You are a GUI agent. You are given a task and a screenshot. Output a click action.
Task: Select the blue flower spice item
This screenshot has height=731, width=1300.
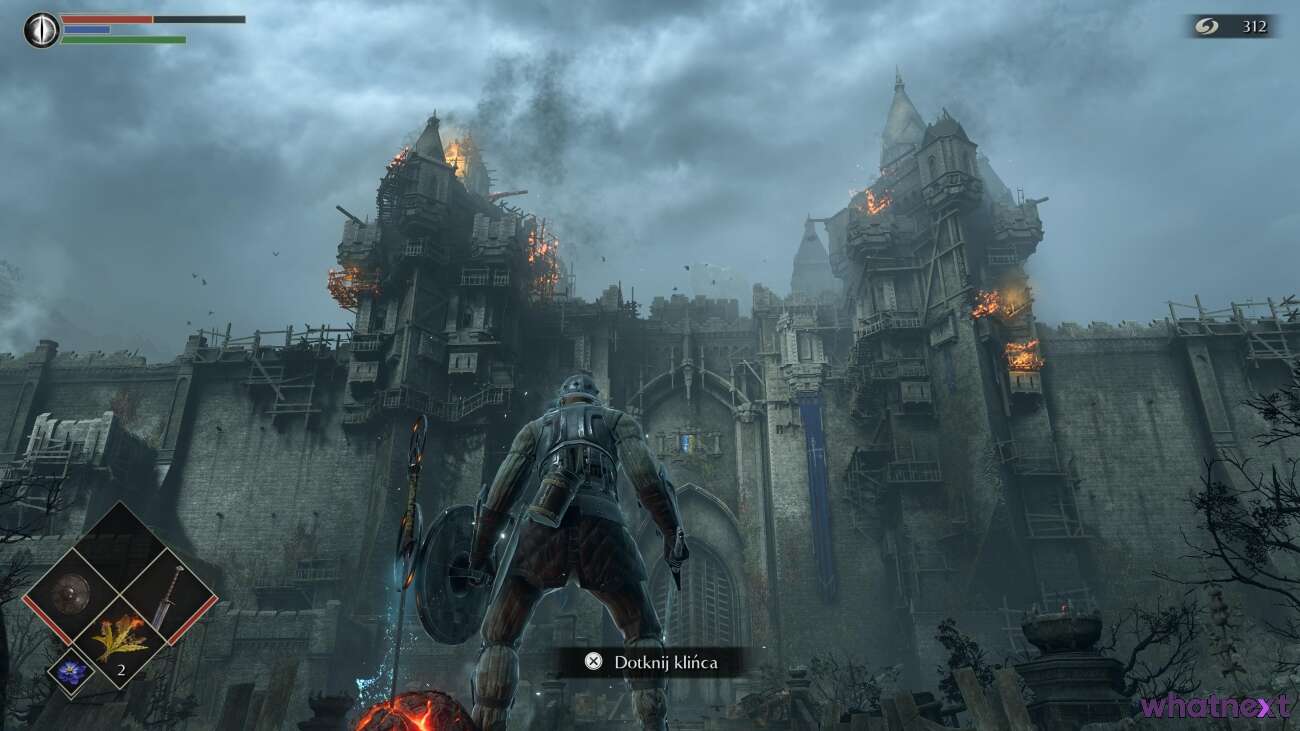tap(70, 674)
